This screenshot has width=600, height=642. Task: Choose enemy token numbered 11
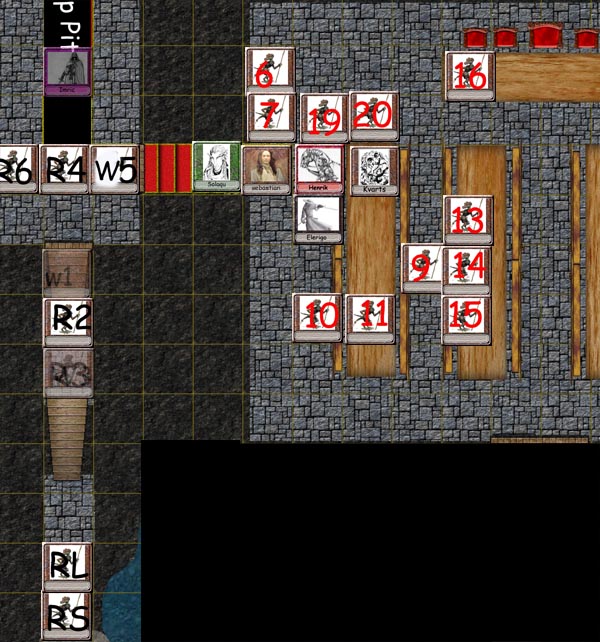point(370,317)
